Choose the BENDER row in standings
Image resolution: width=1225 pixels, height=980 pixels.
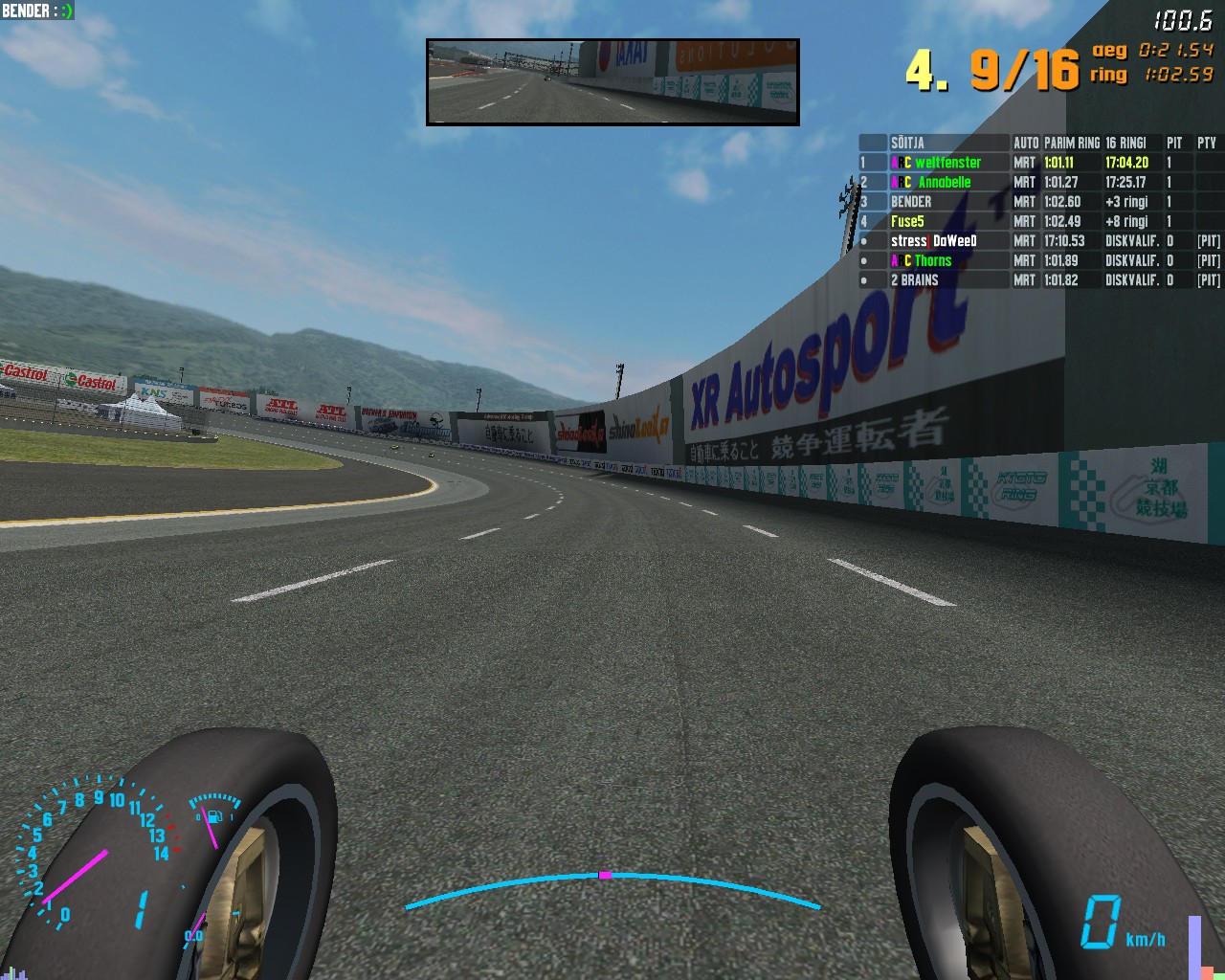(x=911, y=202)
